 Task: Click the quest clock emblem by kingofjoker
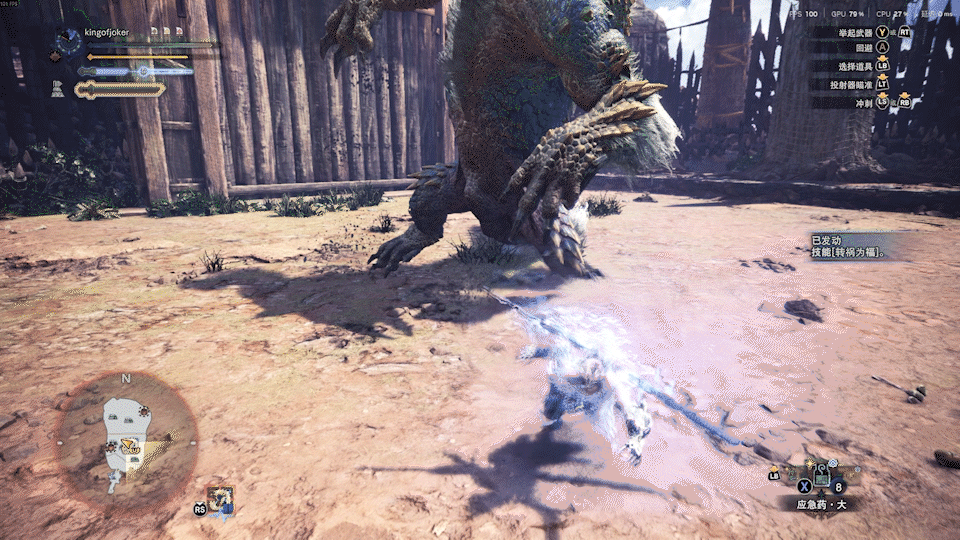pos(68,41)
